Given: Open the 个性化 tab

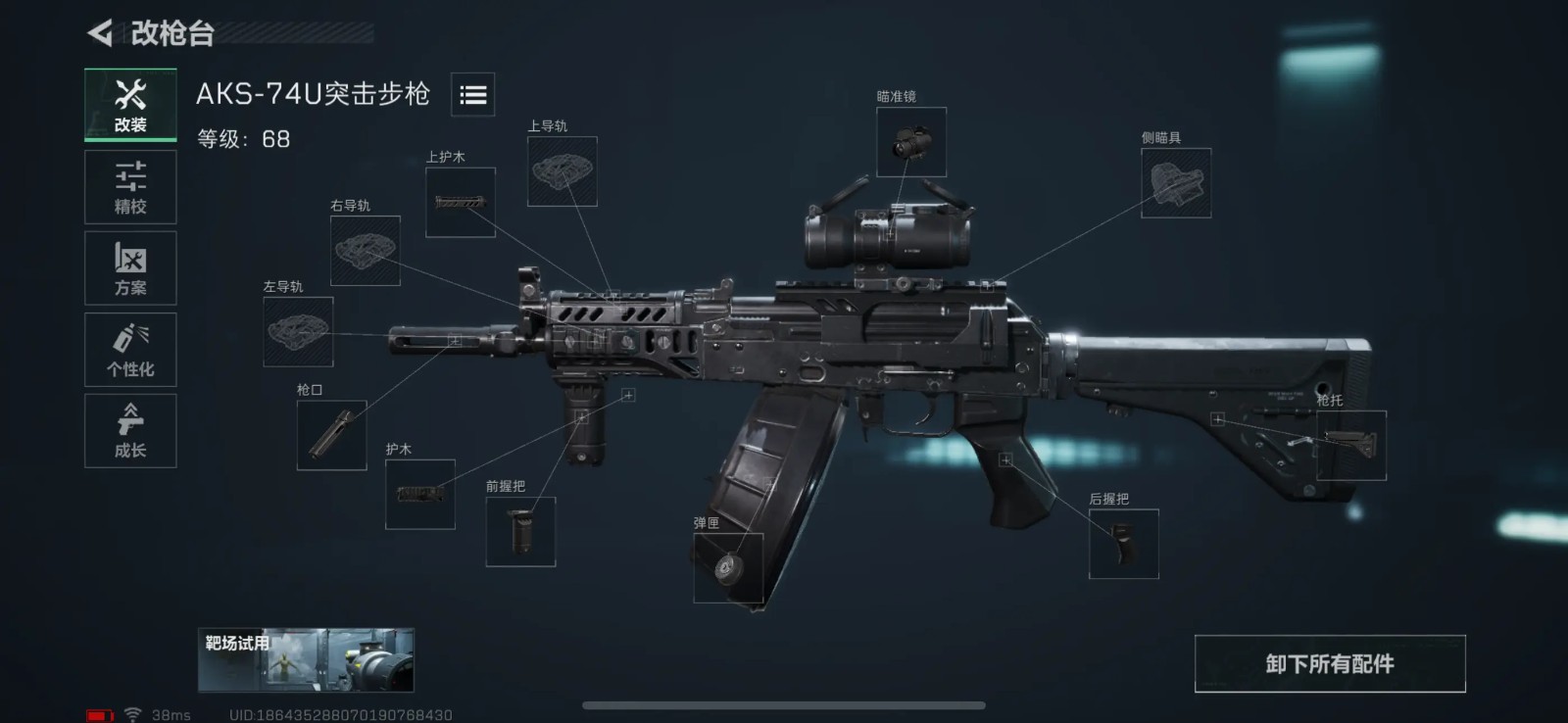Looking at the screenshot, I should (x=130, y=350).
